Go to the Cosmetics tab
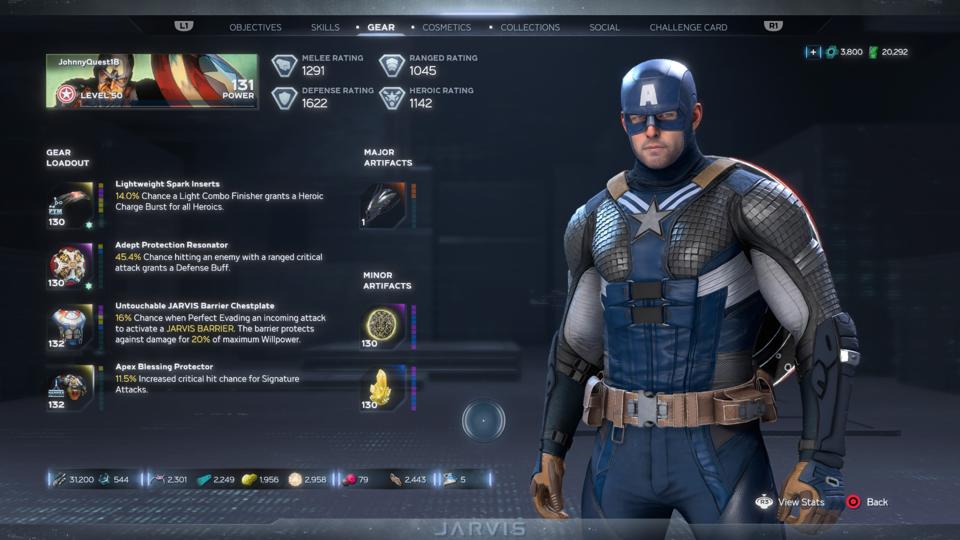The image size is (960, 540). (446, 27)
